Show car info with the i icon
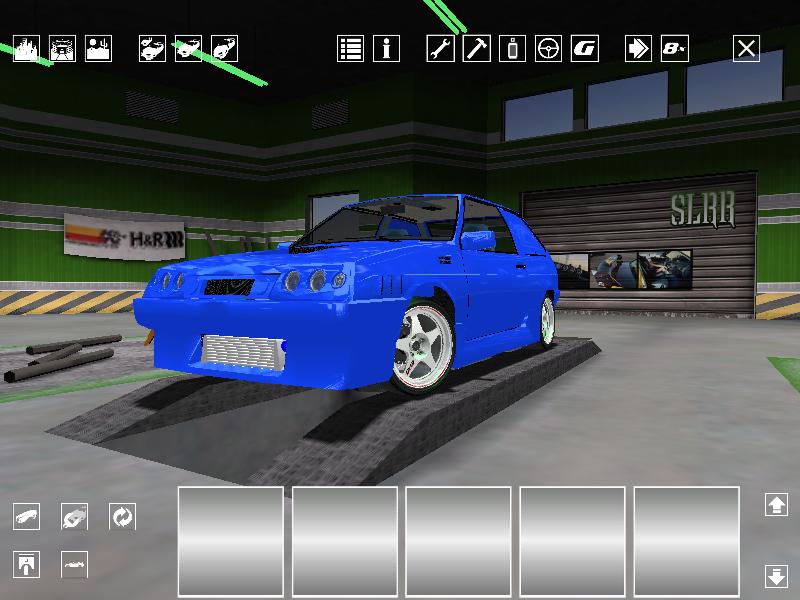Viewport: 800px width, 600px height. [x=386, y=48]
